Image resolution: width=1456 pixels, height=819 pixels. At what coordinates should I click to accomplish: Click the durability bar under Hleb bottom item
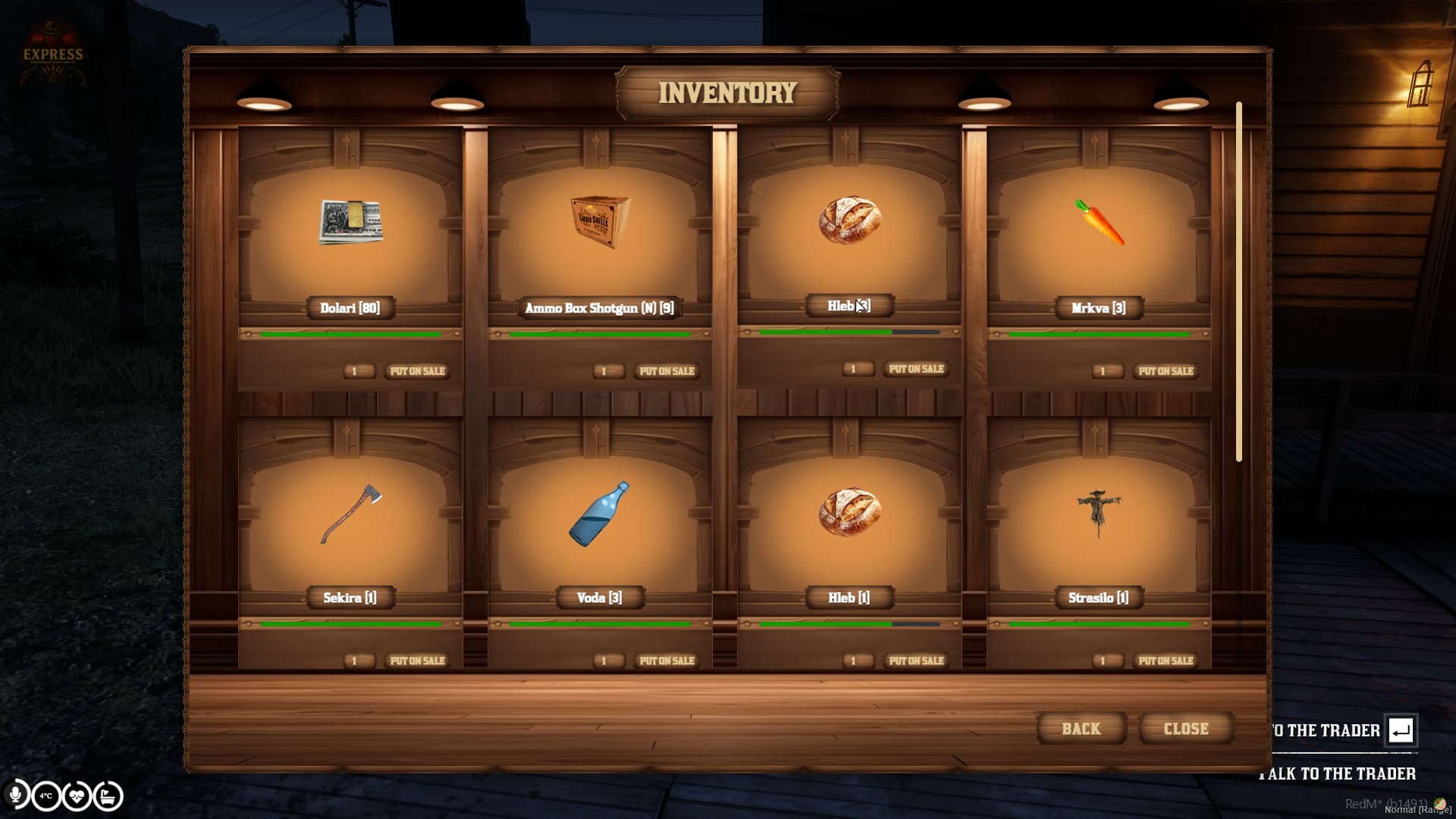[849, 623]
